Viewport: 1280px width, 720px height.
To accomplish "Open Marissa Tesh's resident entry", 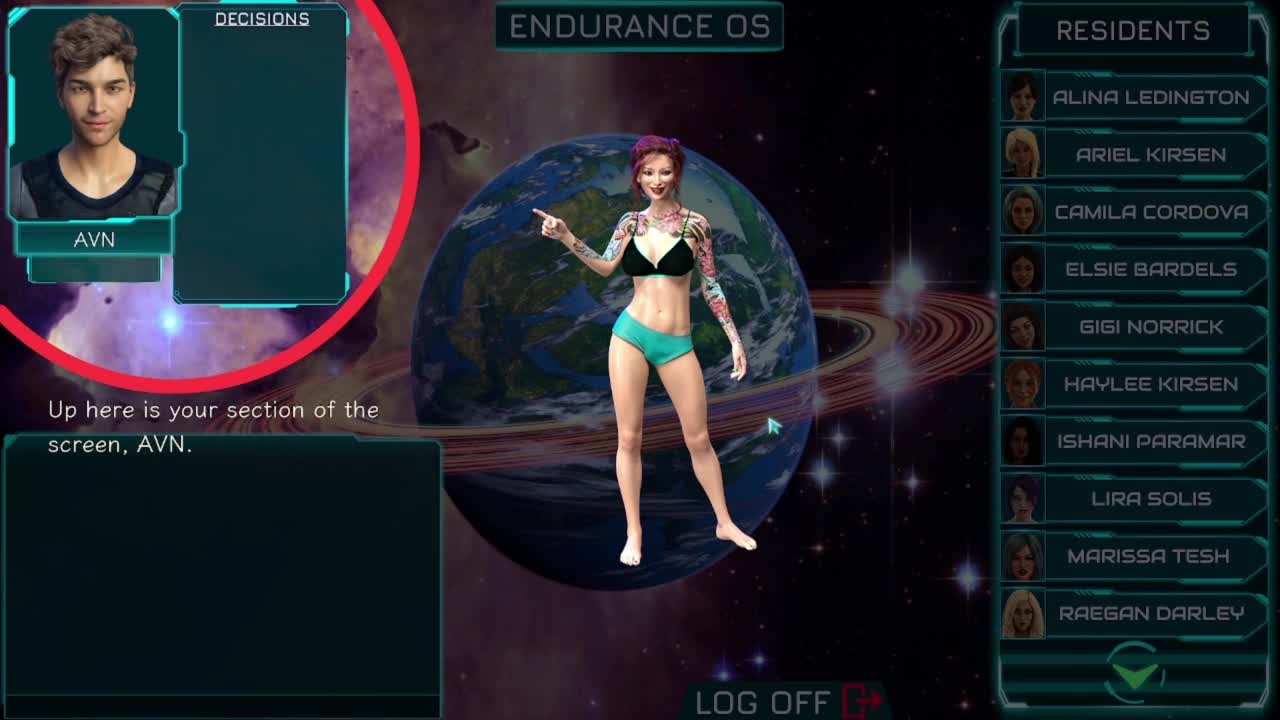I will click(x=1150, y=556).
